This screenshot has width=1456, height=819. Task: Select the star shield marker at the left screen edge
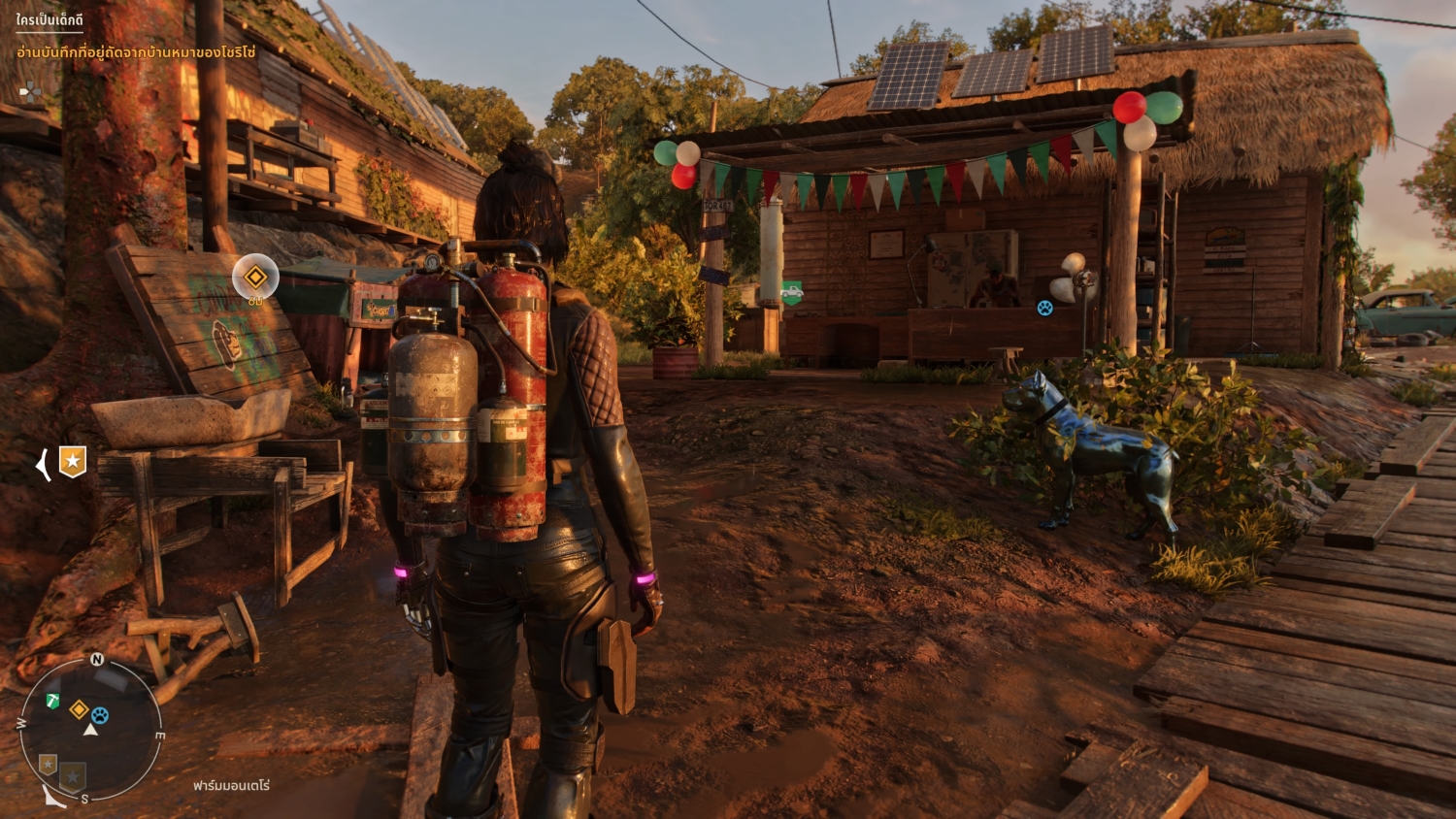tap(72, 462)
